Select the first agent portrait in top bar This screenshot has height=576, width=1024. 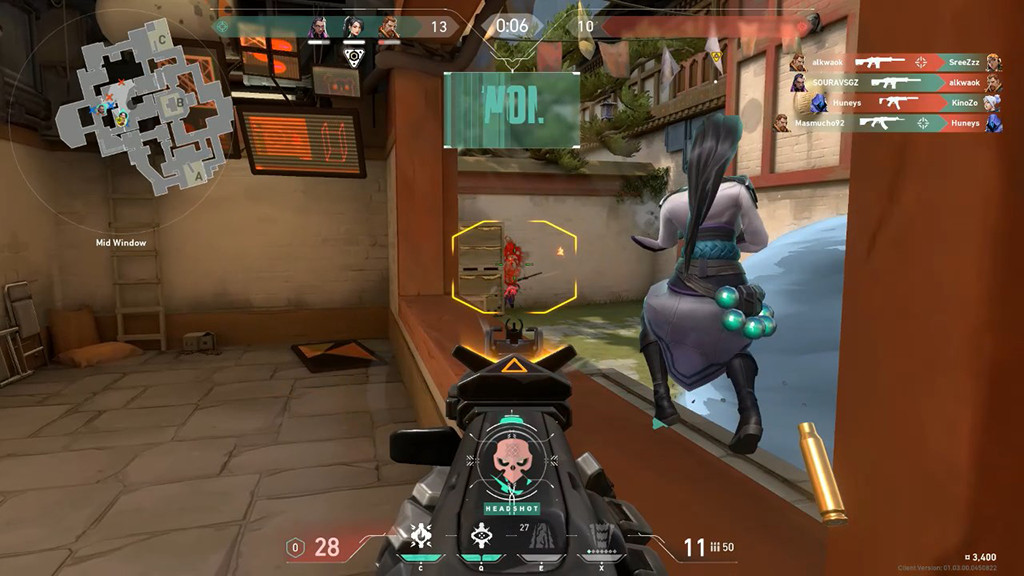[x=318, y=27]
